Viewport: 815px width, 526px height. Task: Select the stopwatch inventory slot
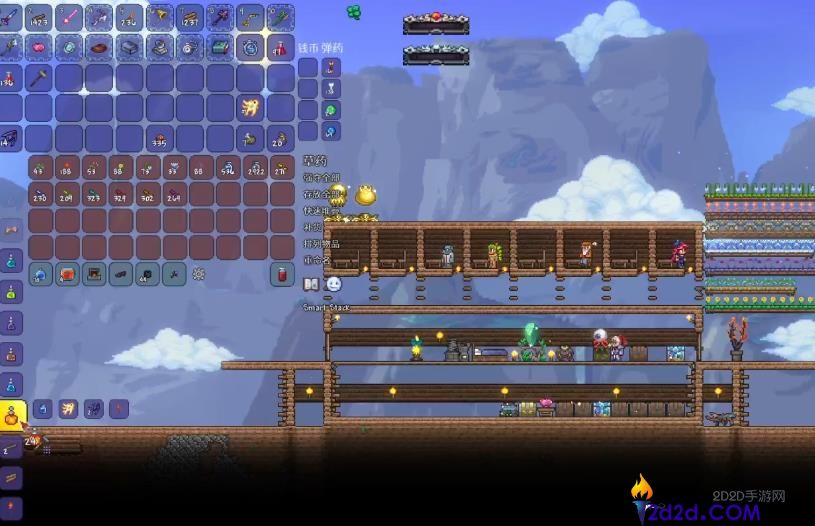pos(250,47)
